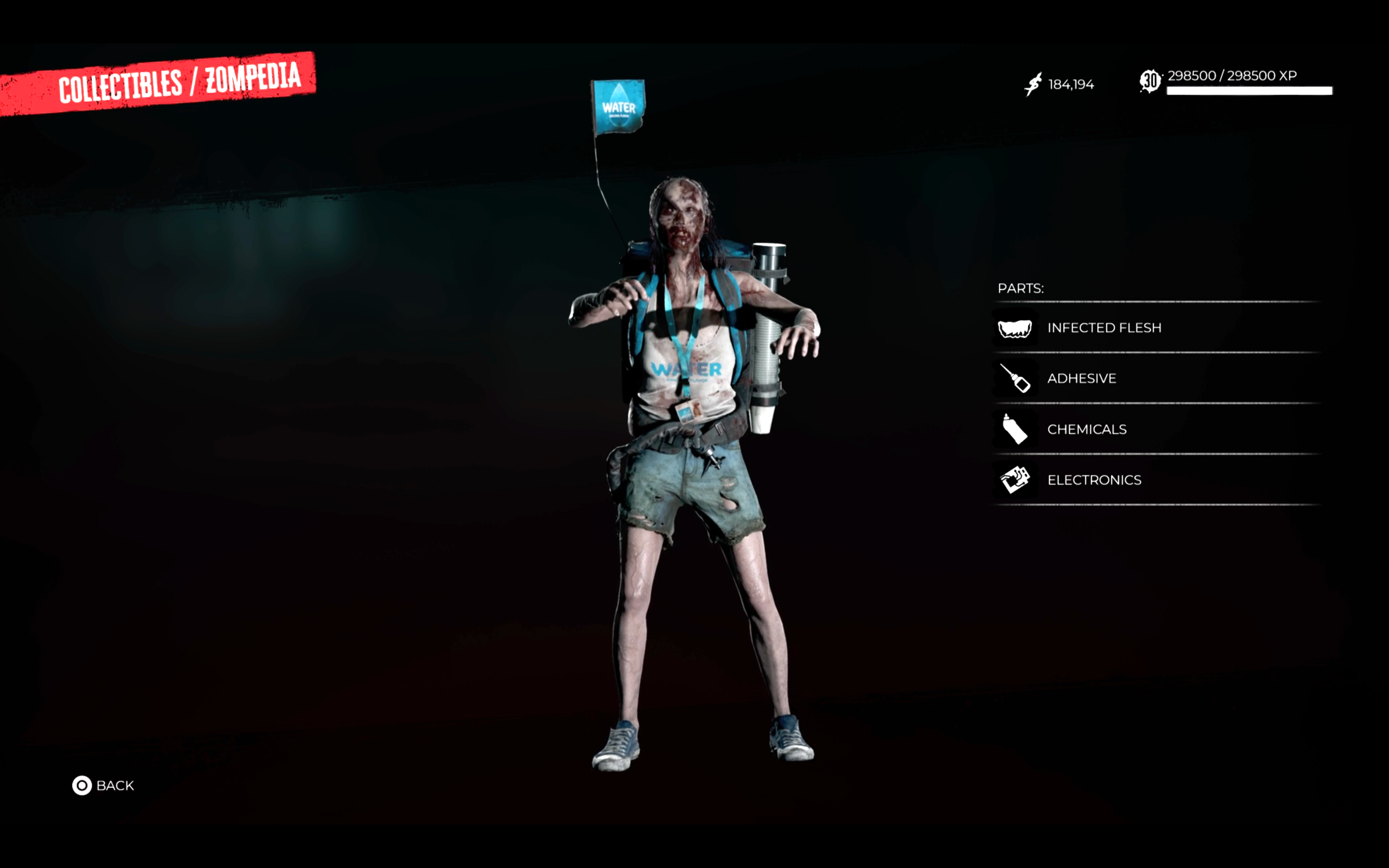Select the Electronics label text

(x=1093, y=480)
